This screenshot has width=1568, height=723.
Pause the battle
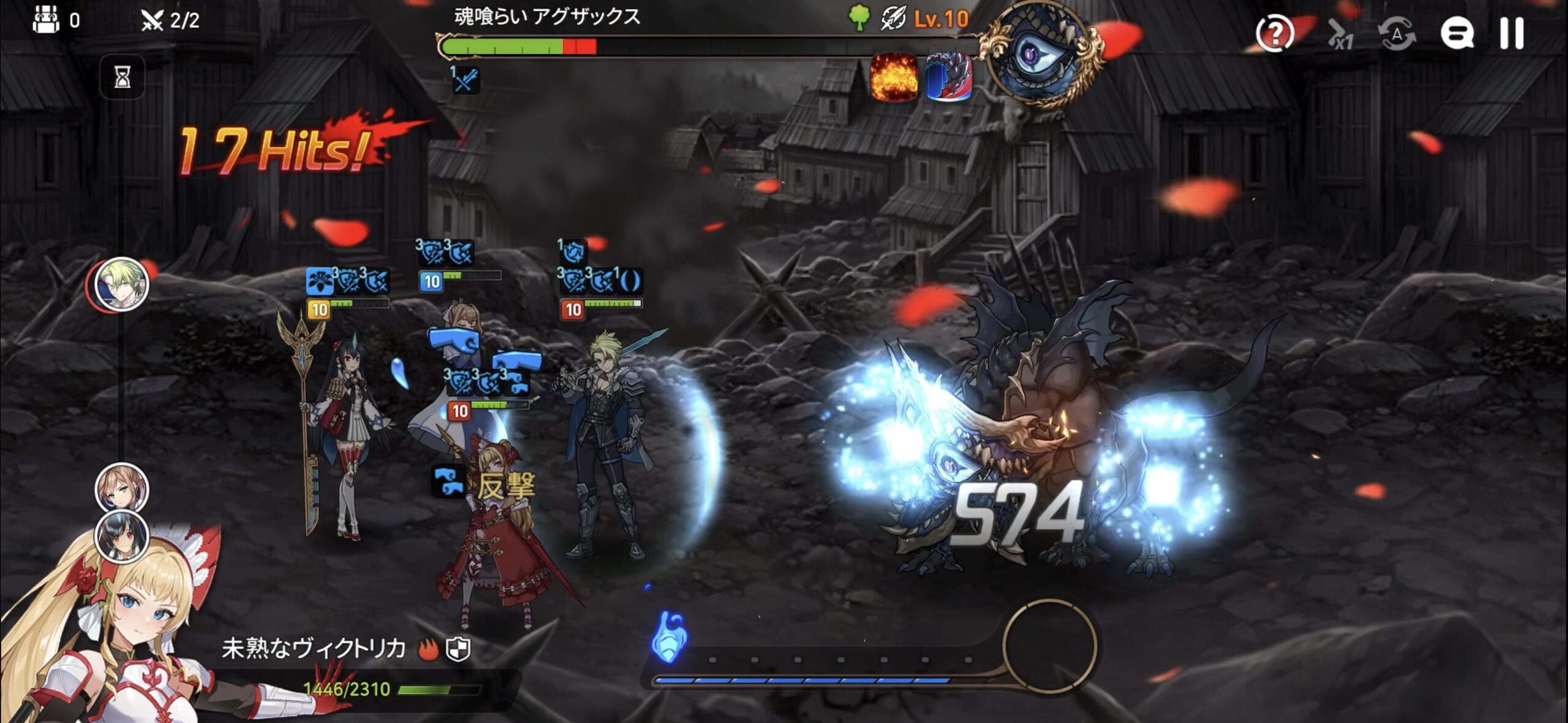pos(1512,33)
